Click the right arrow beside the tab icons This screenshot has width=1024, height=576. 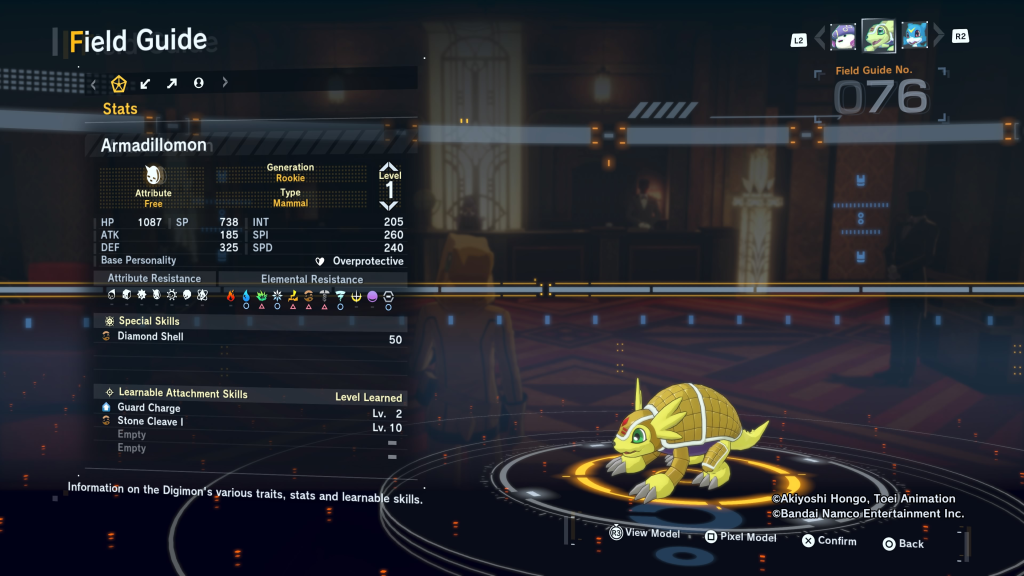pos(224,83)
